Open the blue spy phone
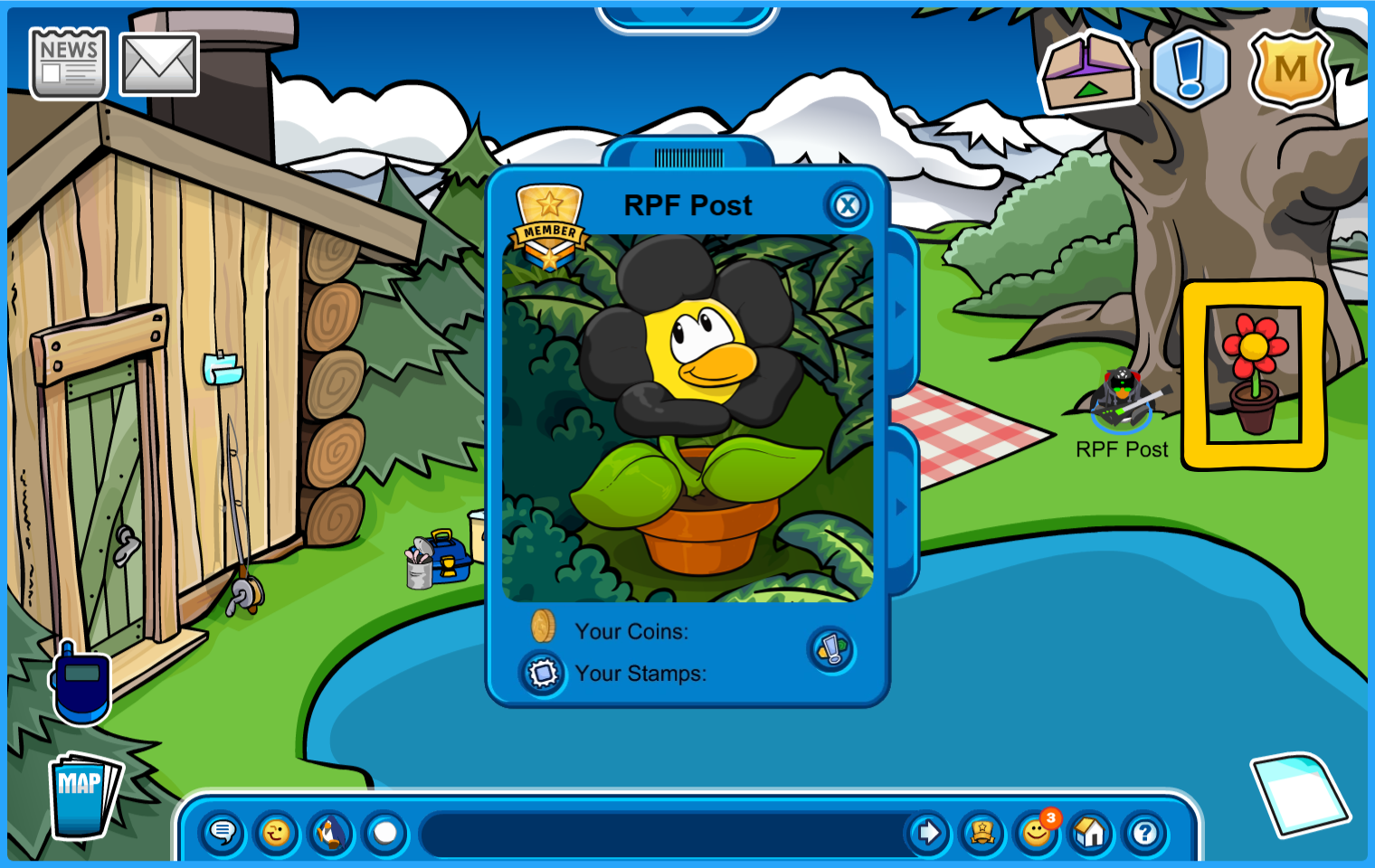Screen dimensions: 1375x868 pyautogui.click(x=81, y=683)
